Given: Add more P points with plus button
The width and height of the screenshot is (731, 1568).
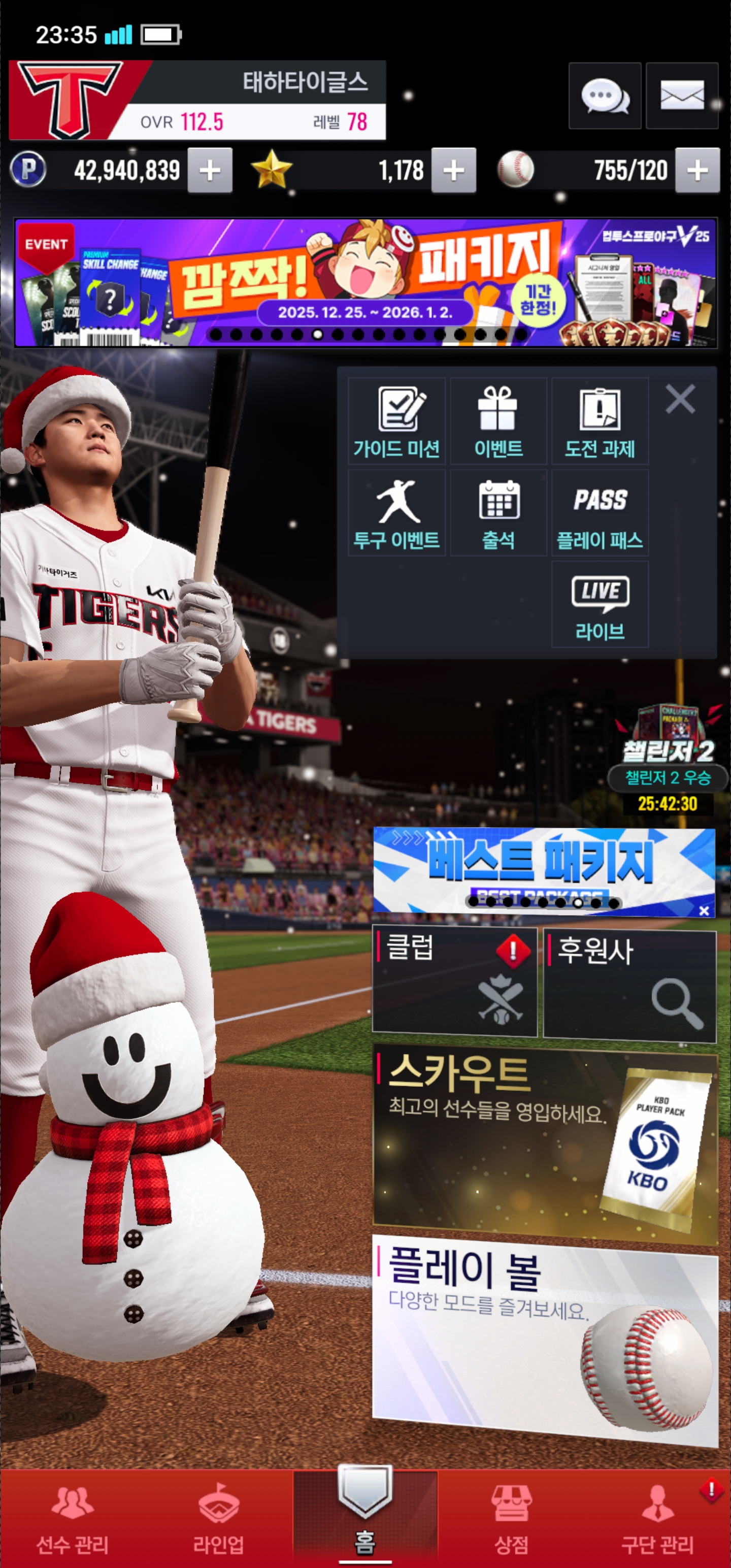Looking at the screenshot, I should [x=210, y=171].
